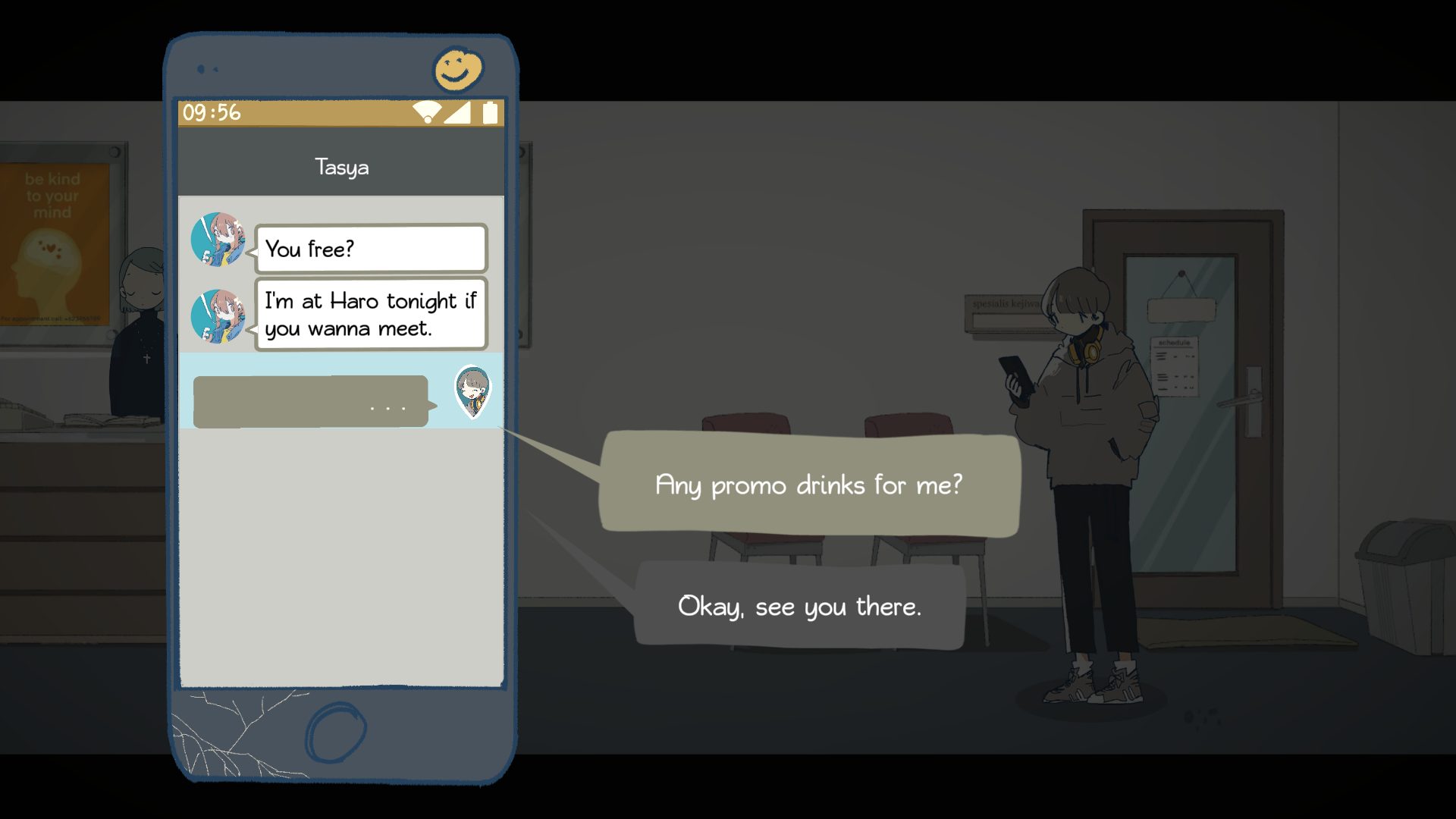
Task: Open Tasya's "You free?" message
Action: (x=370, y=249)
